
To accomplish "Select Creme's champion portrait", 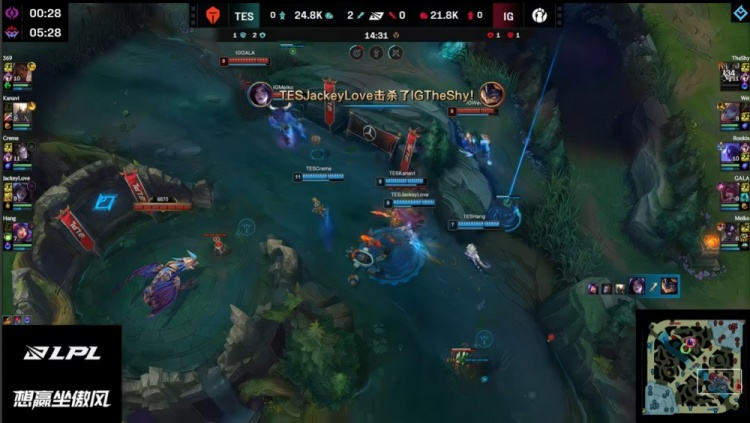I will click(20, 152).
